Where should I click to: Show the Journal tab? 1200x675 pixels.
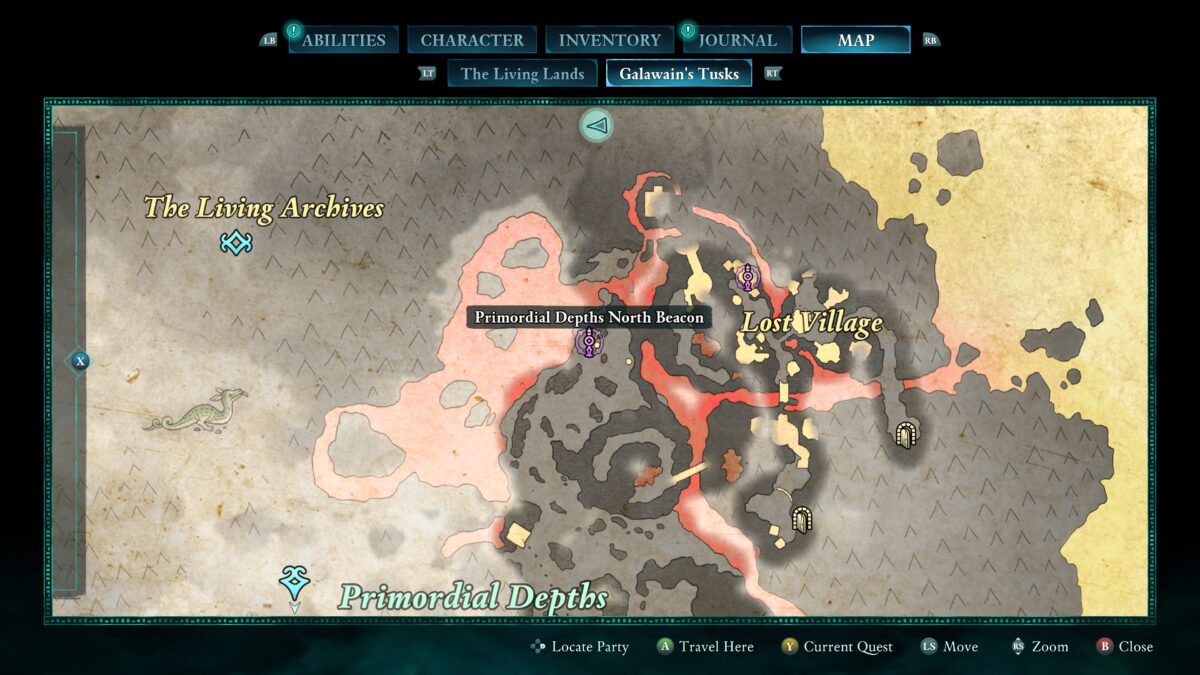point(737,40)
